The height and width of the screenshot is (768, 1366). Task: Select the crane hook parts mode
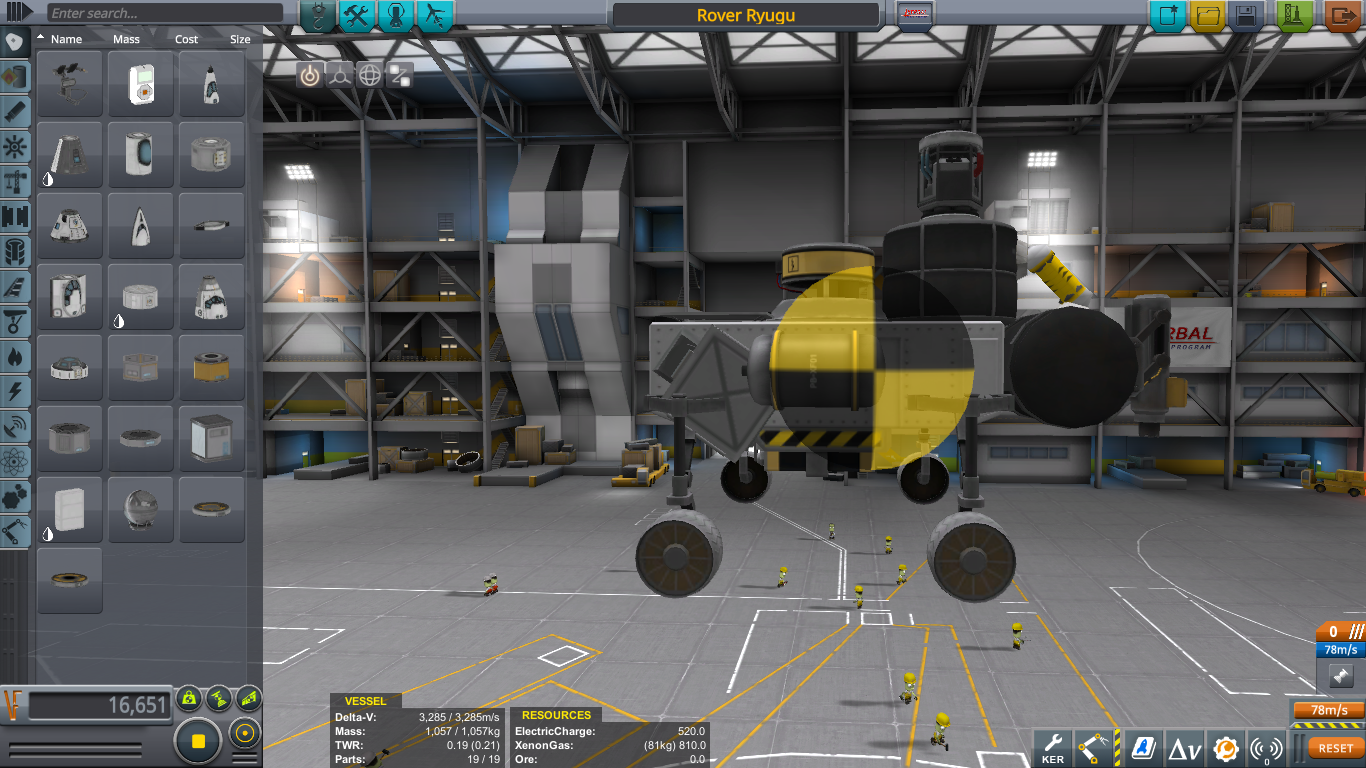coord(318,15)
